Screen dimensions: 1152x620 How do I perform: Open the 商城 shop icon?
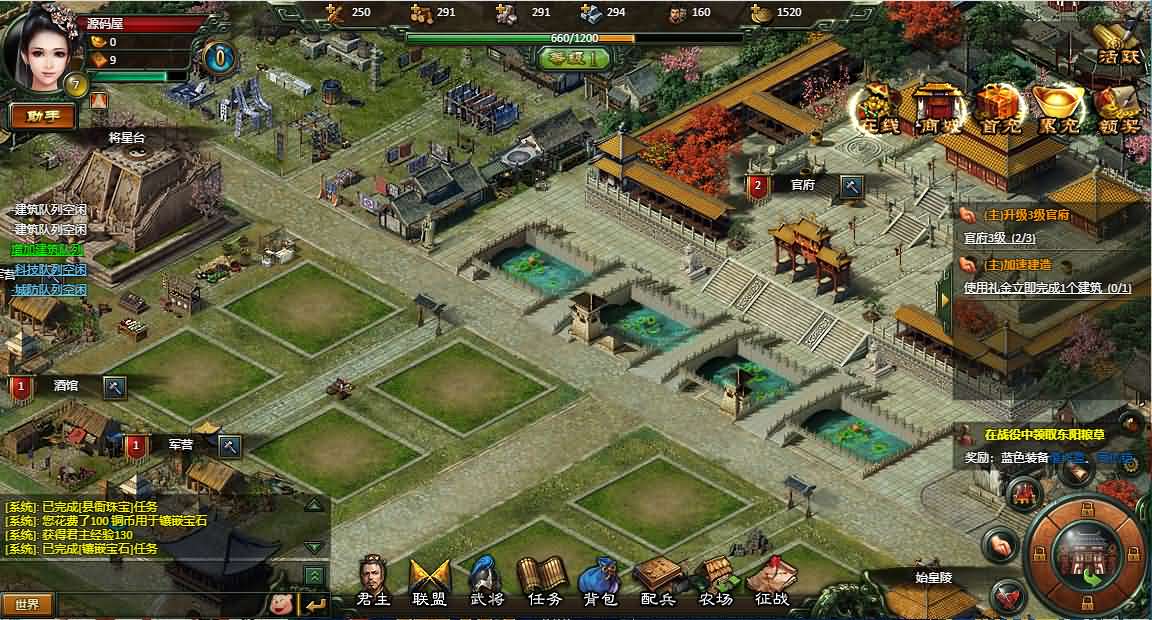pos(938,107)
